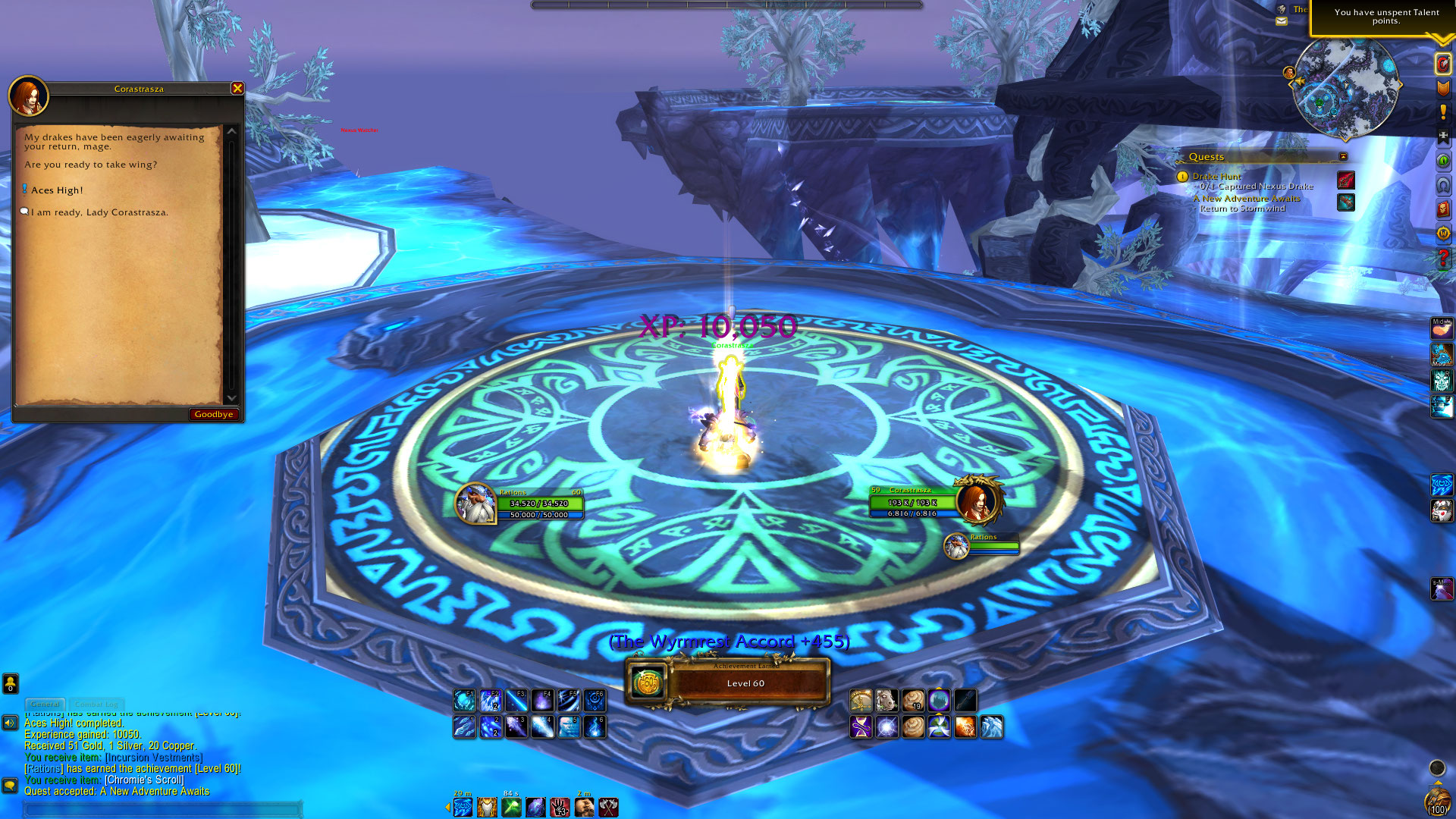Click the Goodbye button

click(x=213, y=414)
